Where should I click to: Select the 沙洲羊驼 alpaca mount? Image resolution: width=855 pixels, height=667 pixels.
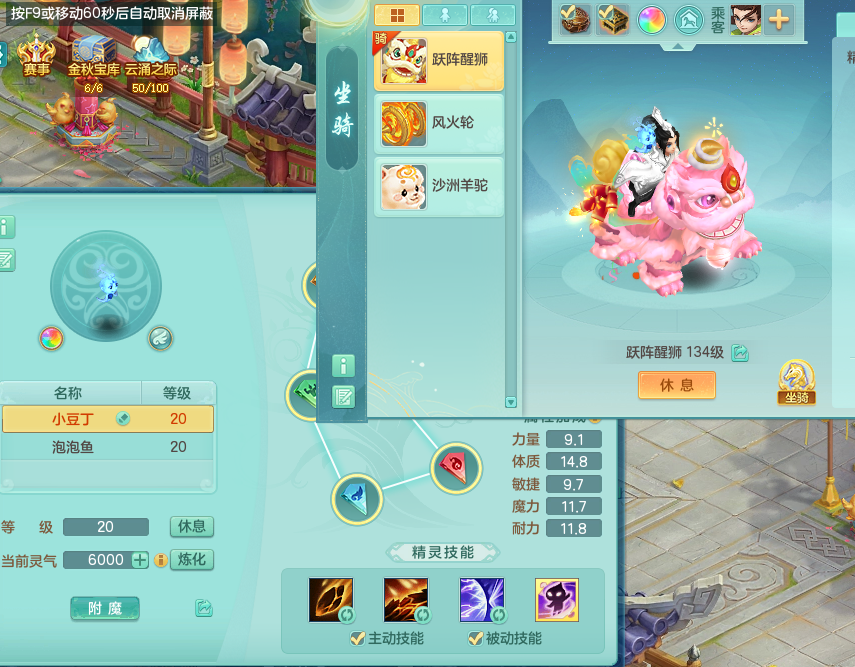[x=439, y=186]
